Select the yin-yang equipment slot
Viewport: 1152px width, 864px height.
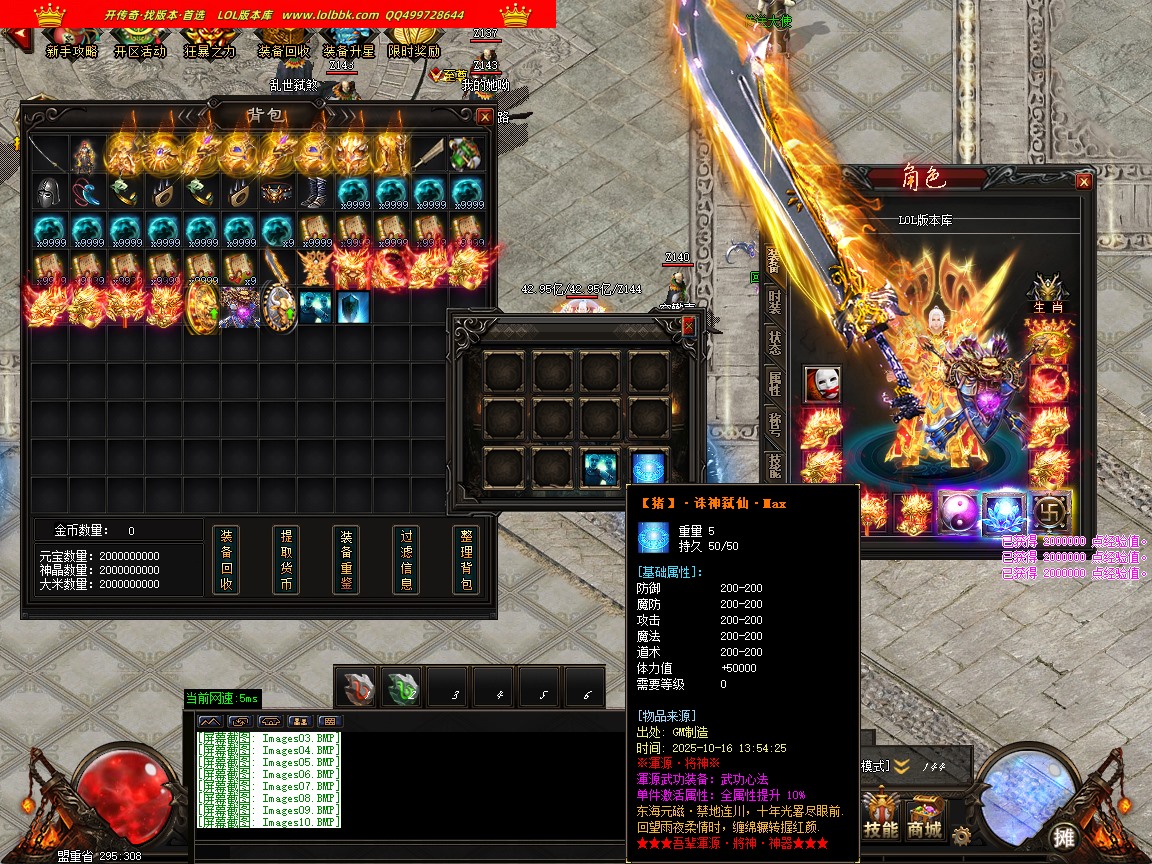point(956,512)
